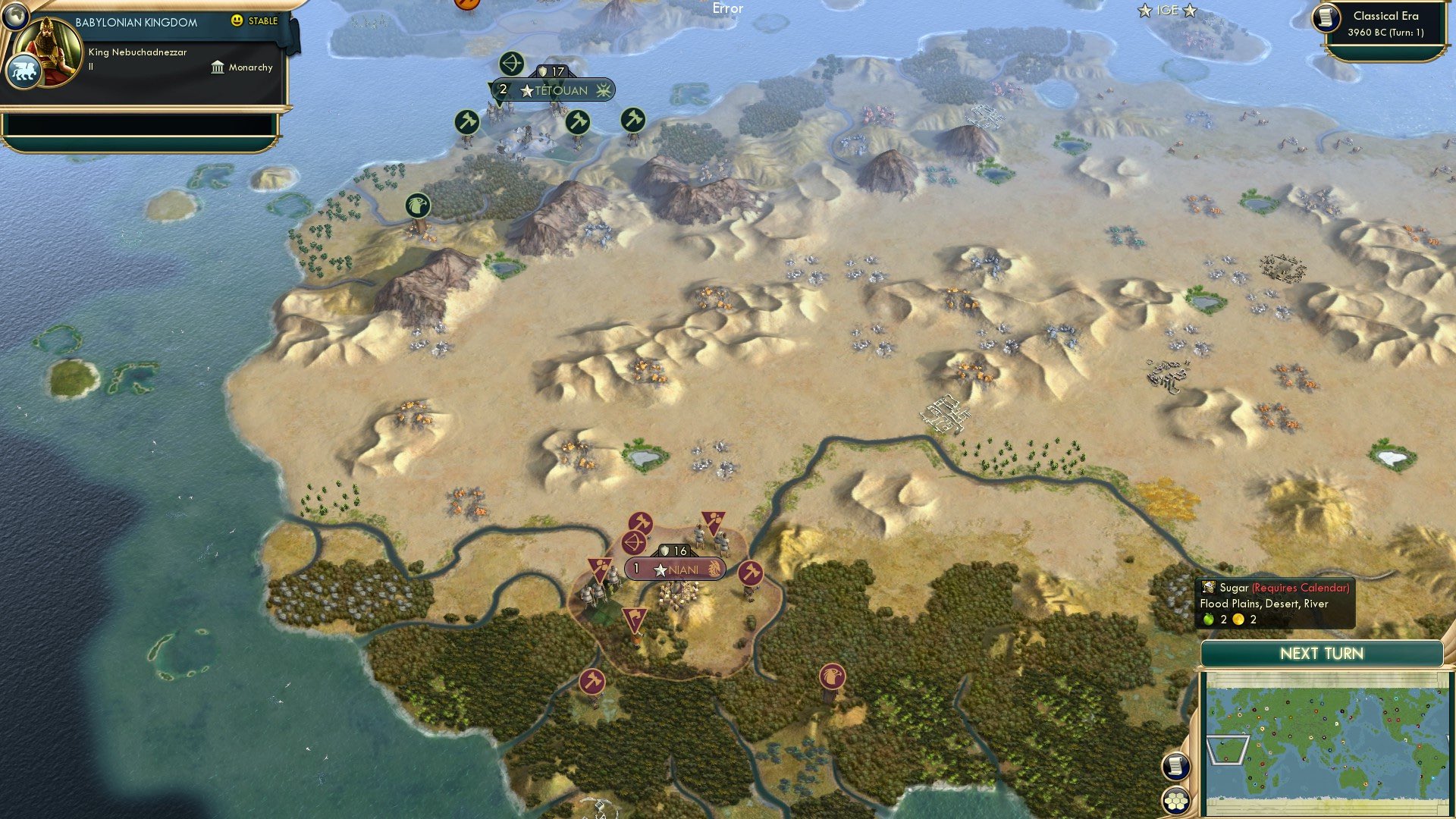Click the star next to Tetouan's name
The image size is (1456, 819).
pyautogui.click(x=528, y=90)
